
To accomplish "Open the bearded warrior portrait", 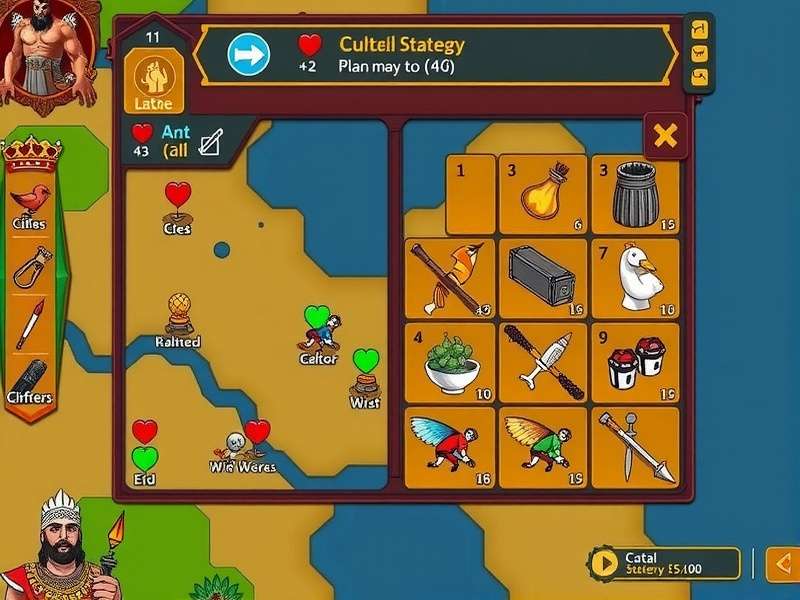I will 47,50.
